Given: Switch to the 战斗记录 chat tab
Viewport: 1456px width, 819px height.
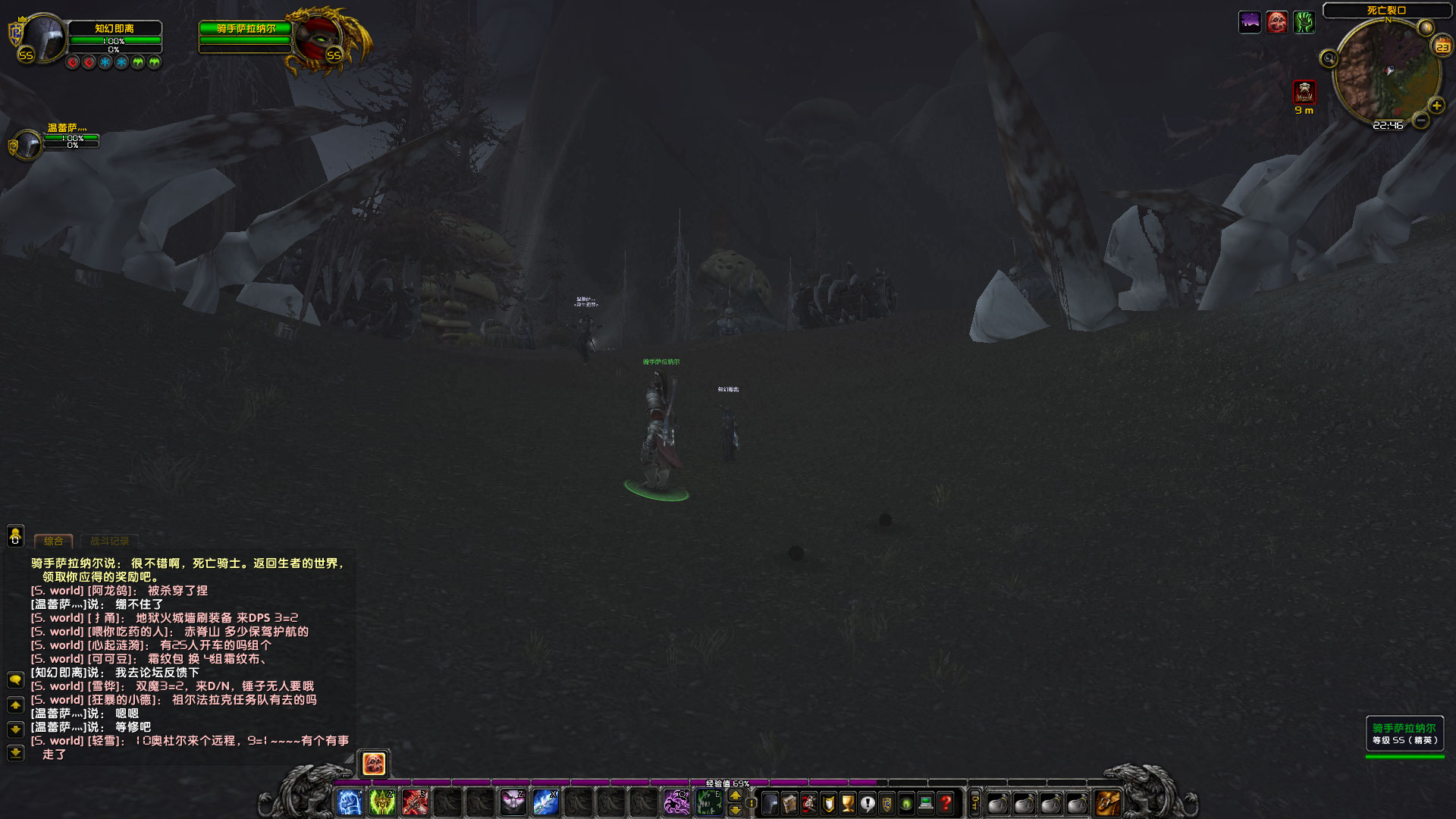Looking at the screenshot, I should (109, 541).
